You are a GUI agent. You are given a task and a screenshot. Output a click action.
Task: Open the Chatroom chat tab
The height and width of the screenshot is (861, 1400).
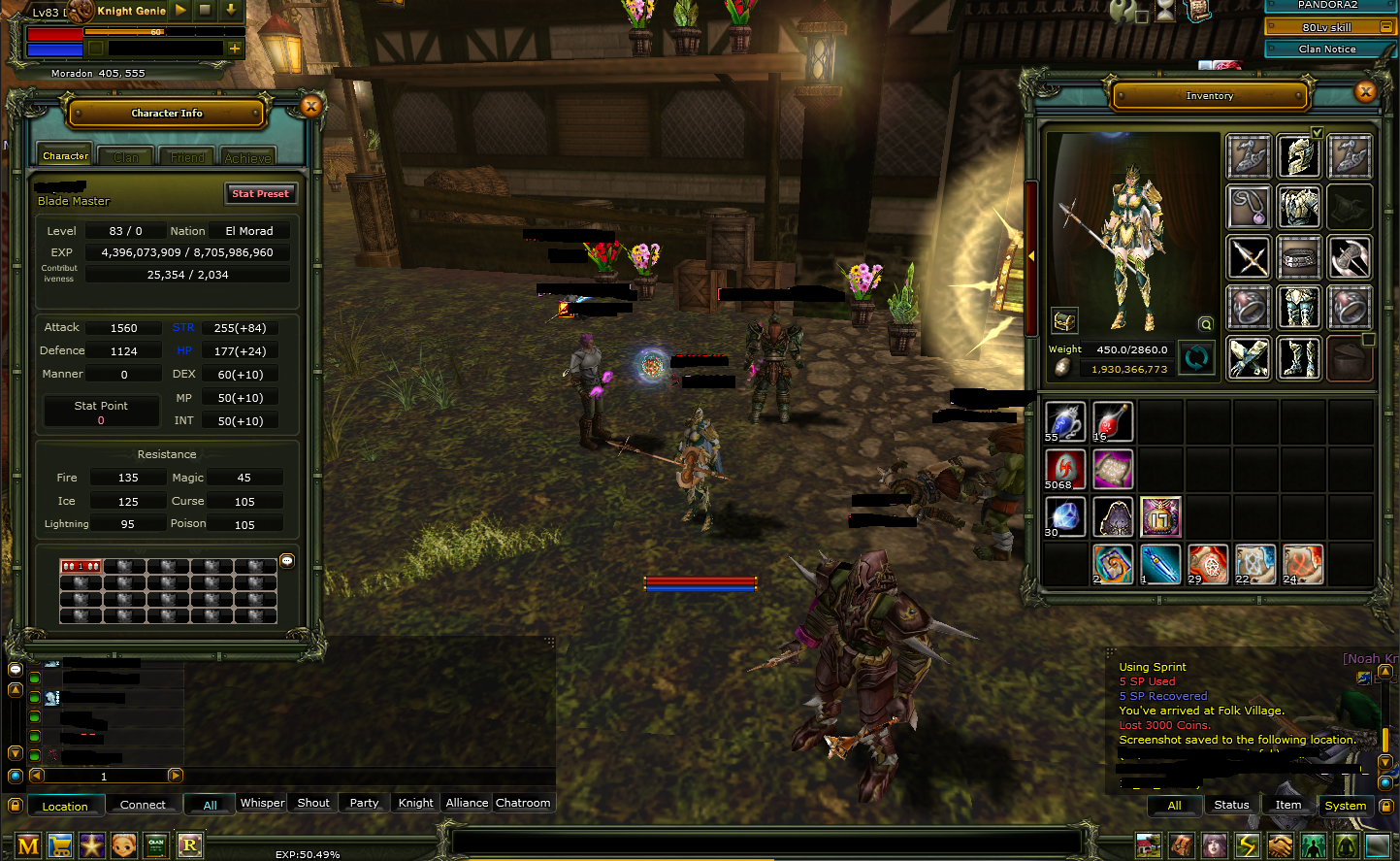pos(523,803)
